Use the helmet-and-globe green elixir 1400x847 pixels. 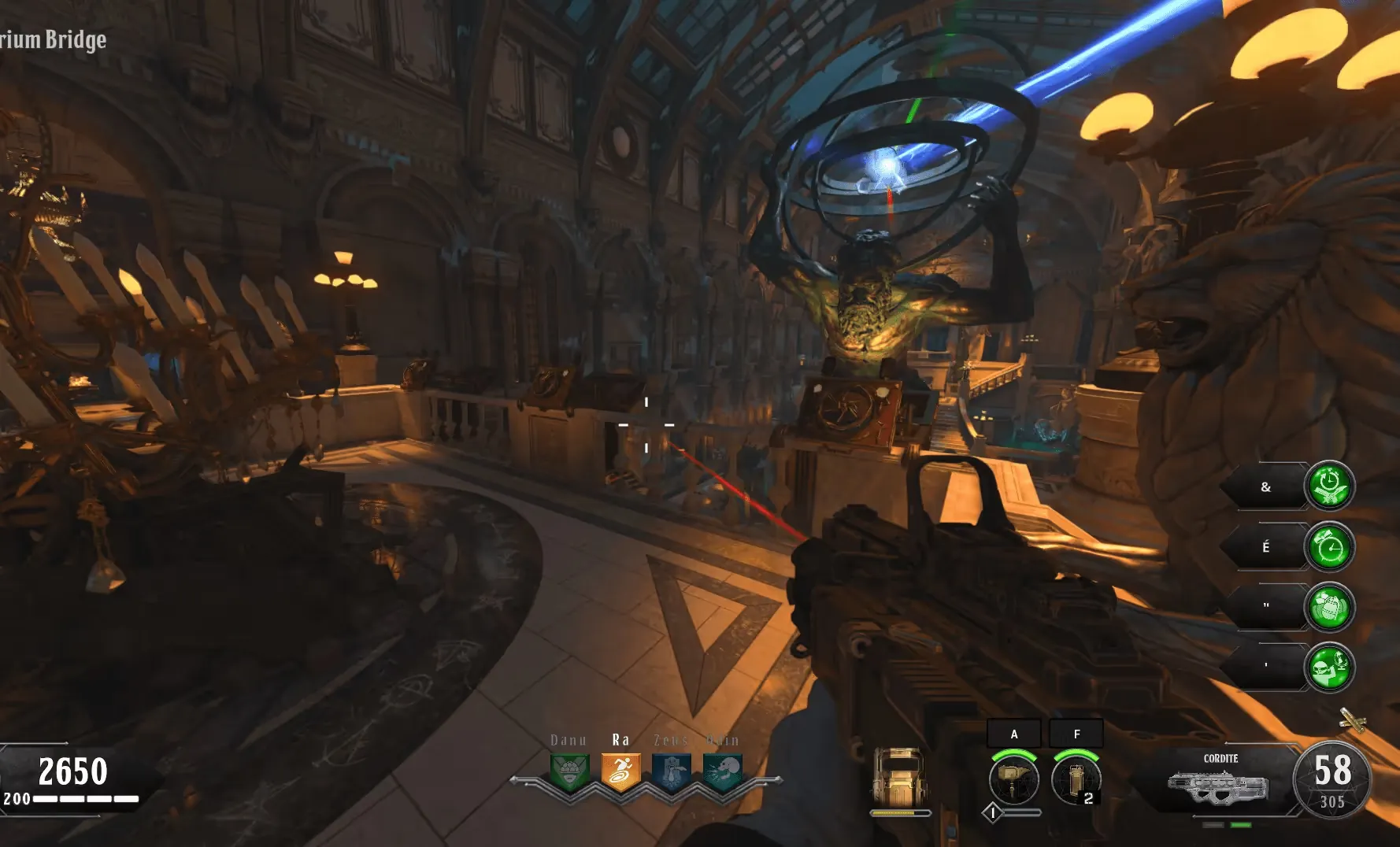pos(1329,668)
